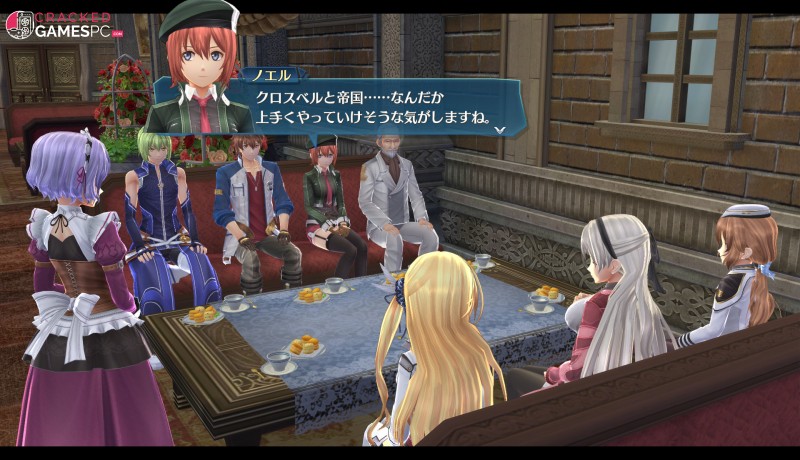Screen dimensions: 800x460
Task: Advance dialogue with the small down-arrow indicator
Action: (x=499, y=130)
